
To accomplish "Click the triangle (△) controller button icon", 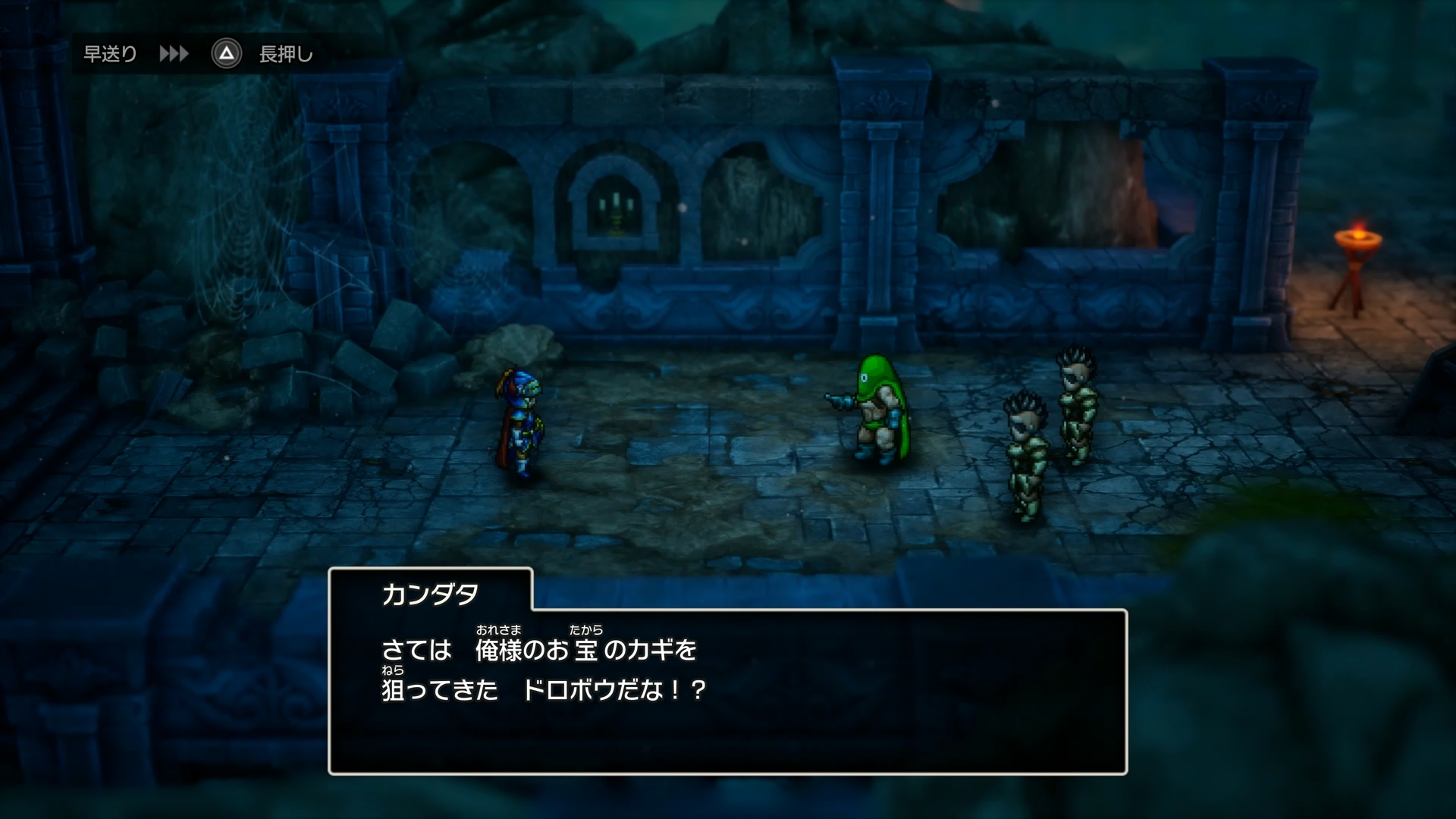I will click(226, 54).
